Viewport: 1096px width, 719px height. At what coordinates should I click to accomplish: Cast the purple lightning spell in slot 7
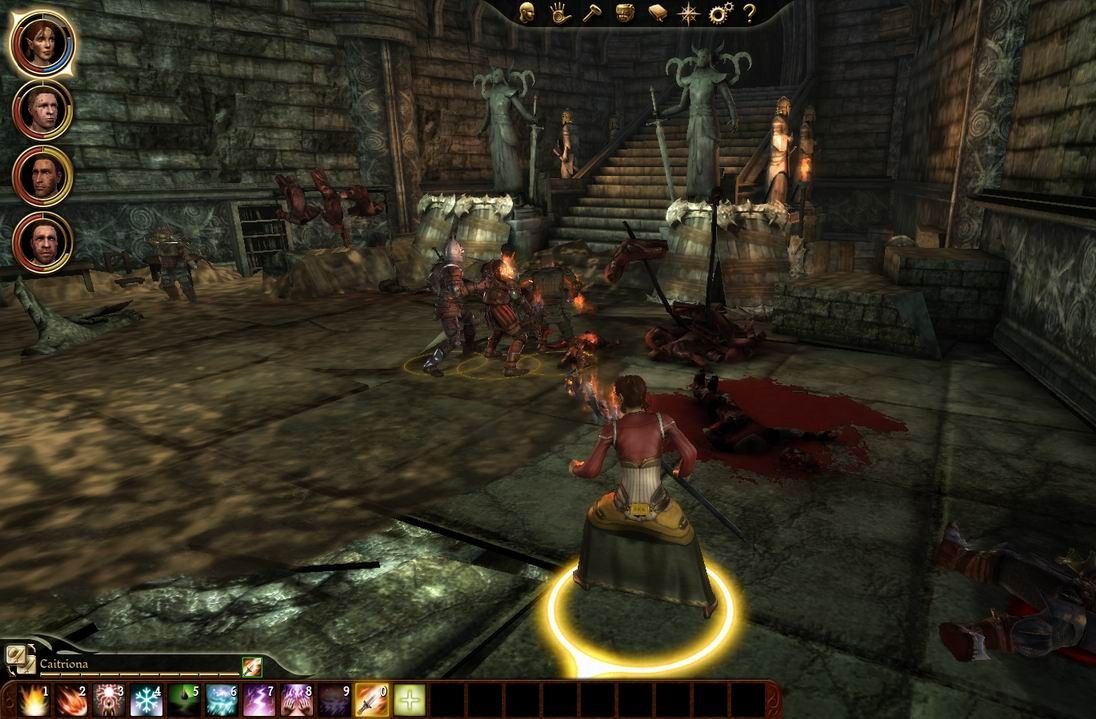[259, 700]
